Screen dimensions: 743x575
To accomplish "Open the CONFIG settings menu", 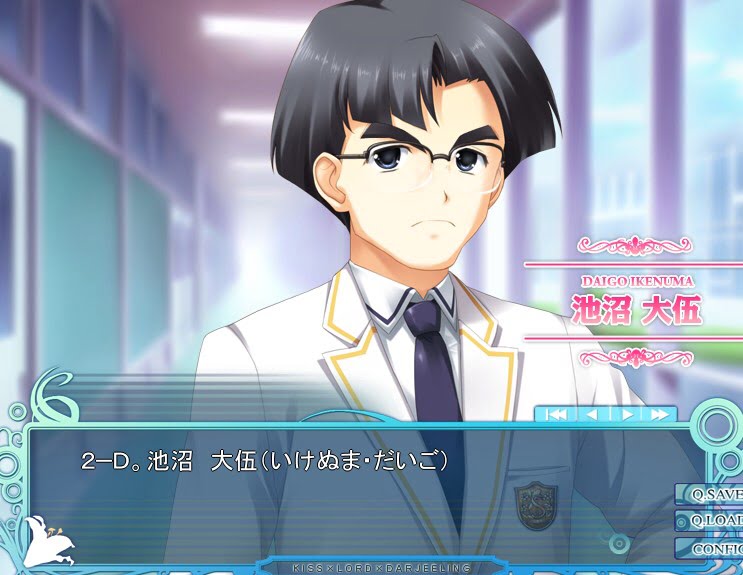I will [x=712, y=548].
